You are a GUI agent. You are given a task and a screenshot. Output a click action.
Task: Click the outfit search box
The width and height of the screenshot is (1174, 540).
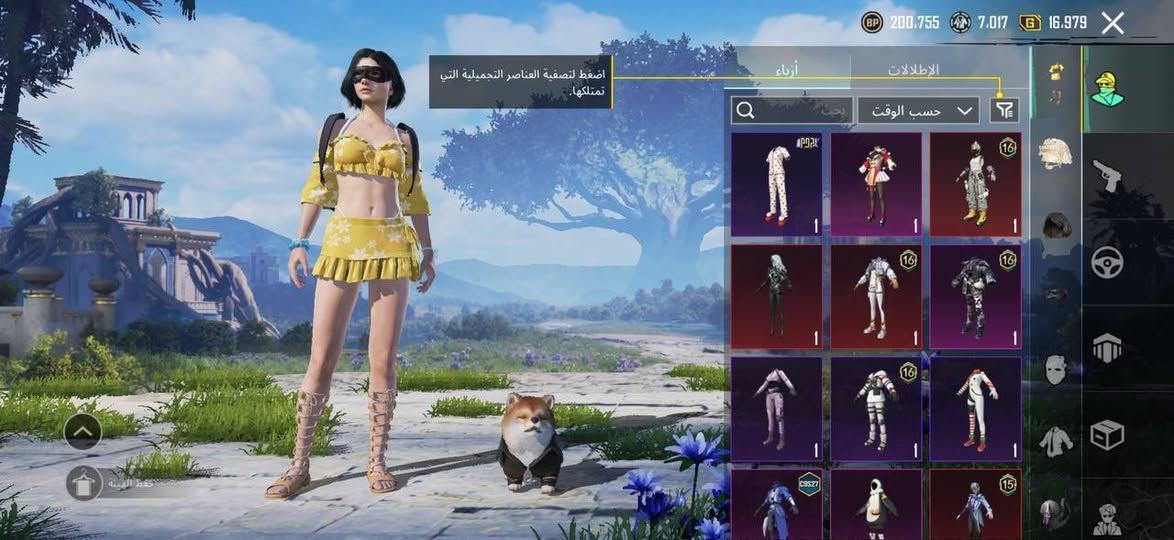(791, 110)
